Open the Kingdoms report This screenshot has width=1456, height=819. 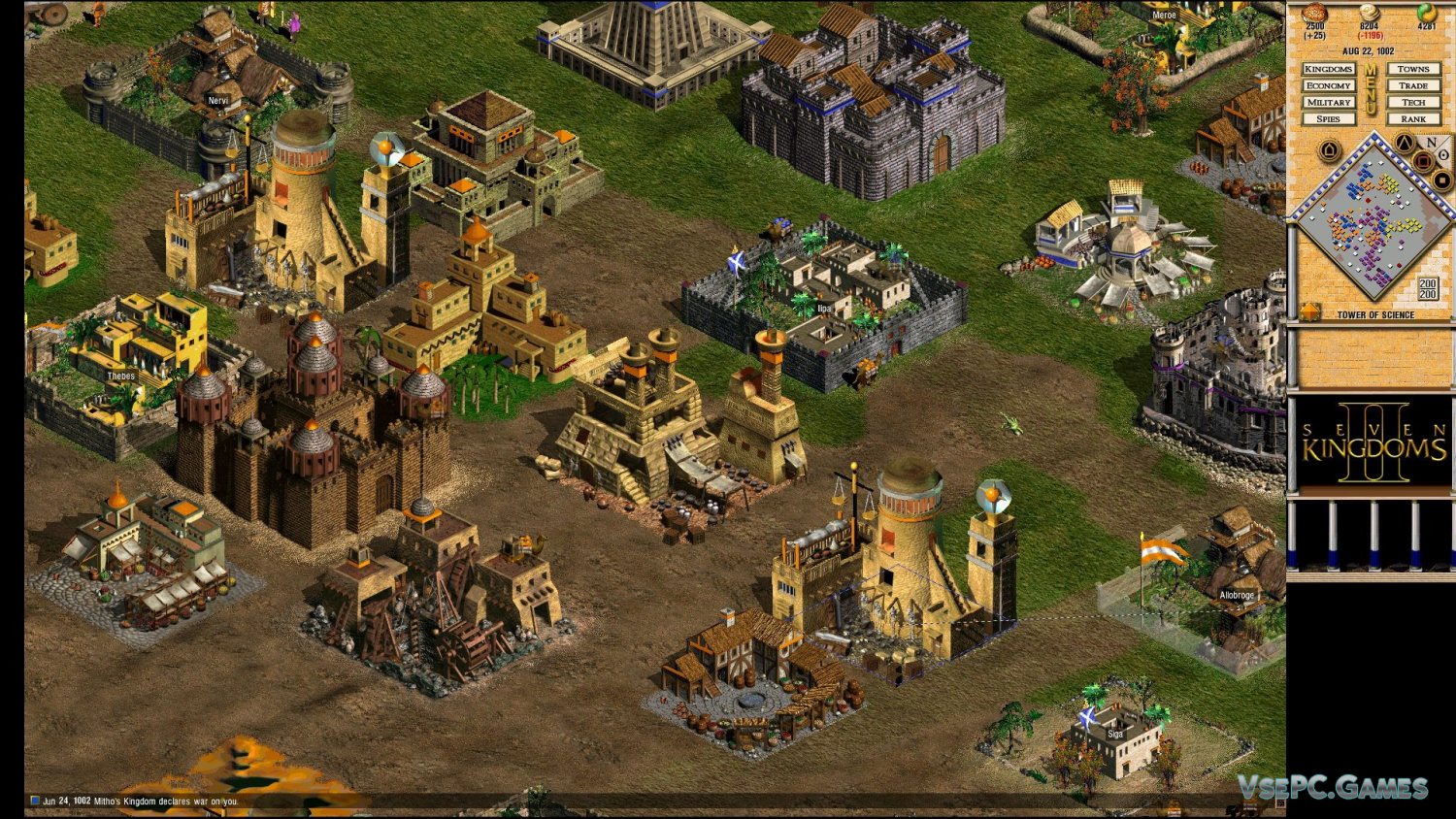point(1328,70)
